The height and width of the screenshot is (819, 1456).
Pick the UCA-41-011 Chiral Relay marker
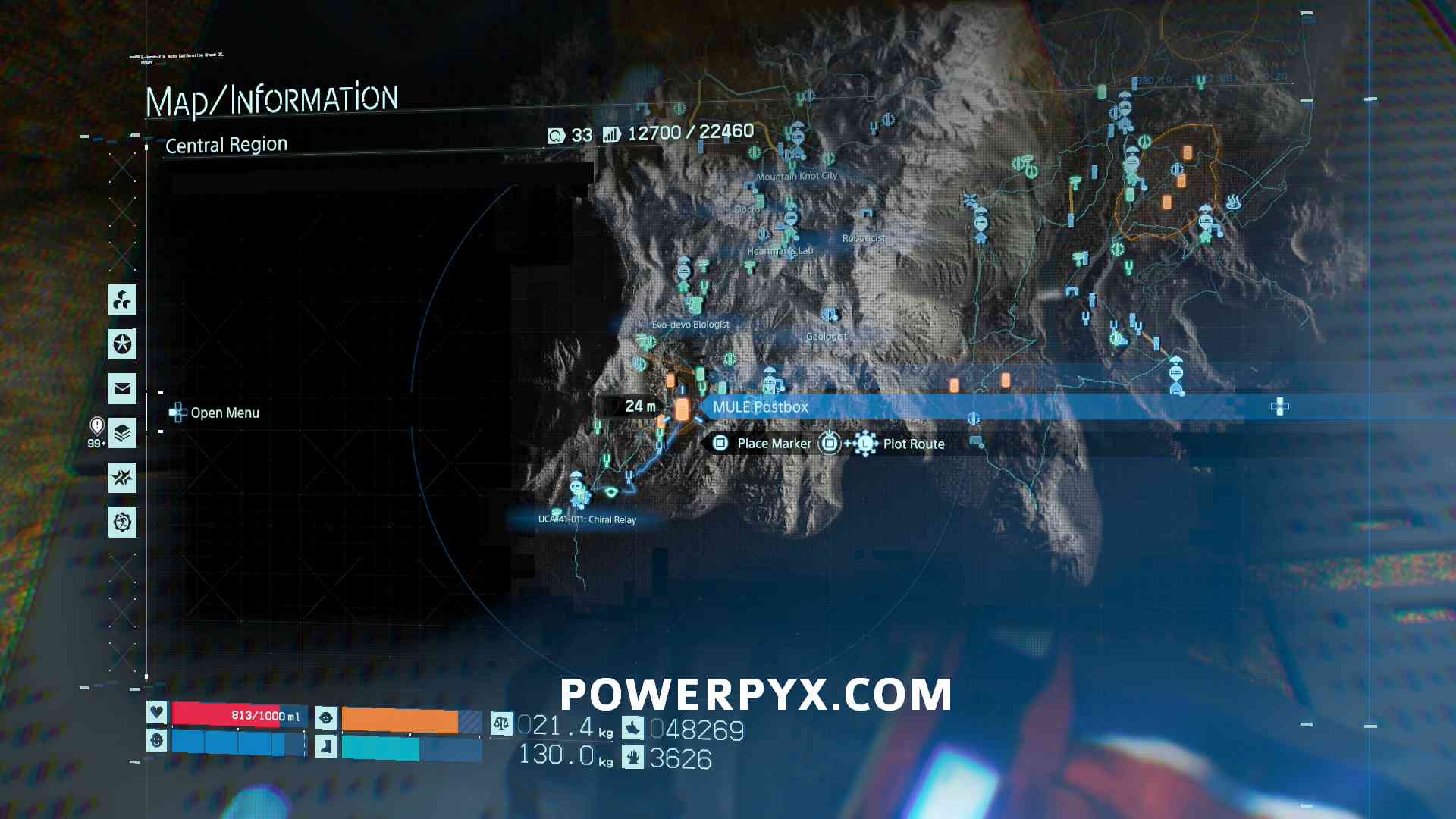pyautogui.click(x=587, y=519)
